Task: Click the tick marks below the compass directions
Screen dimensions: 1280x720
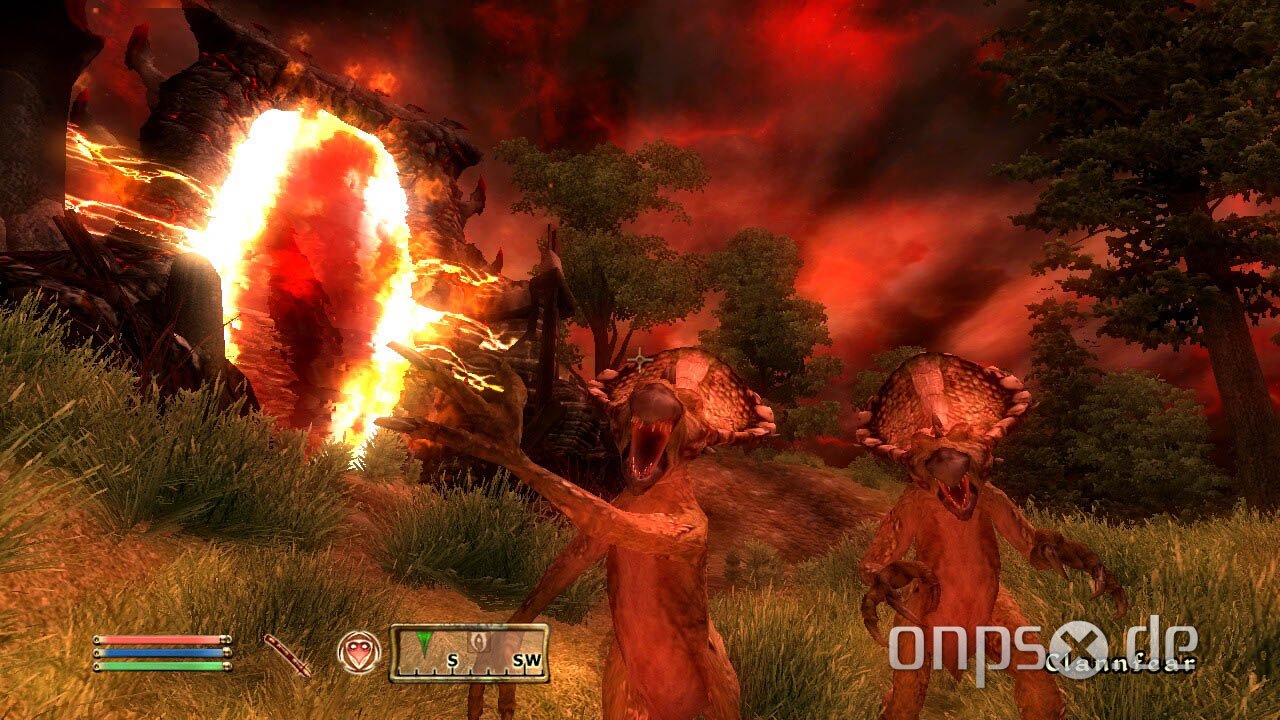Action: 470,673
